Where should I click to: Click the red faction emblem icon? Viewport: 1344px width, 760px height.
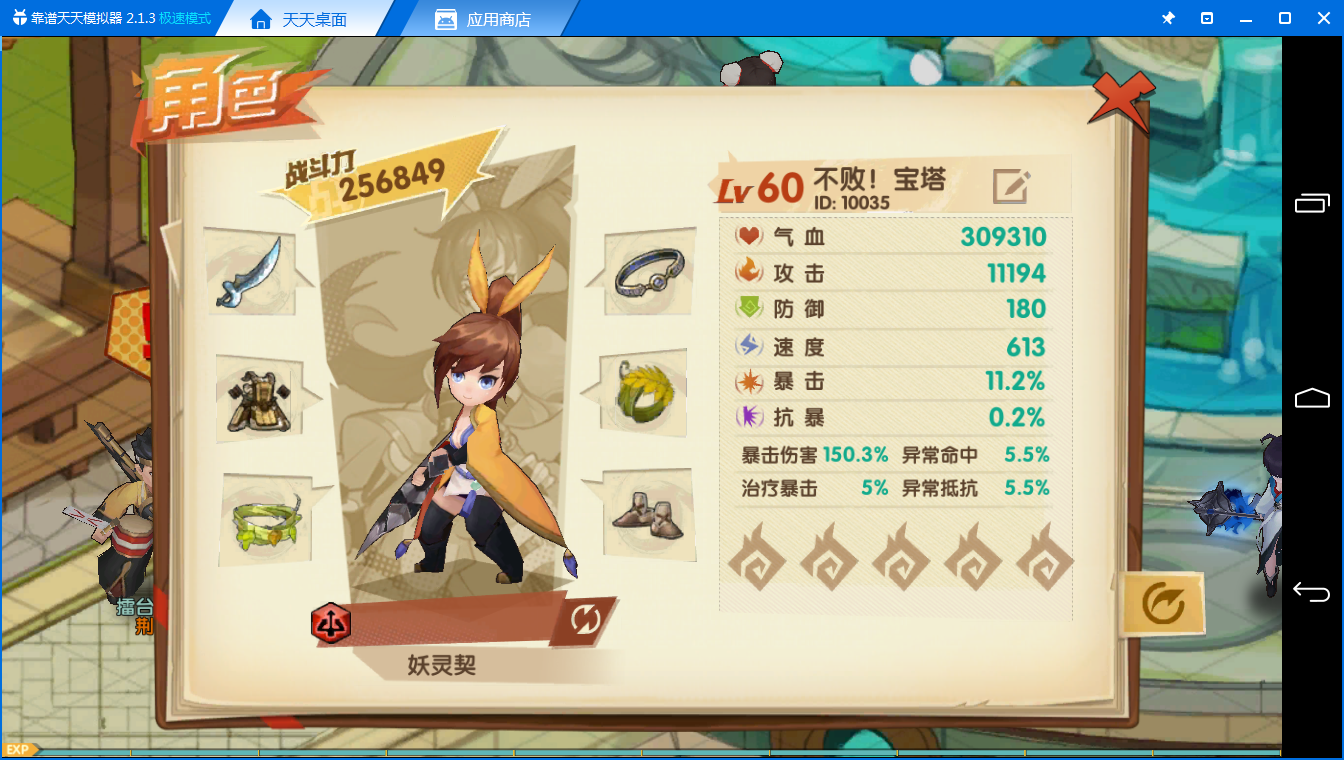[x=330, y=622]
